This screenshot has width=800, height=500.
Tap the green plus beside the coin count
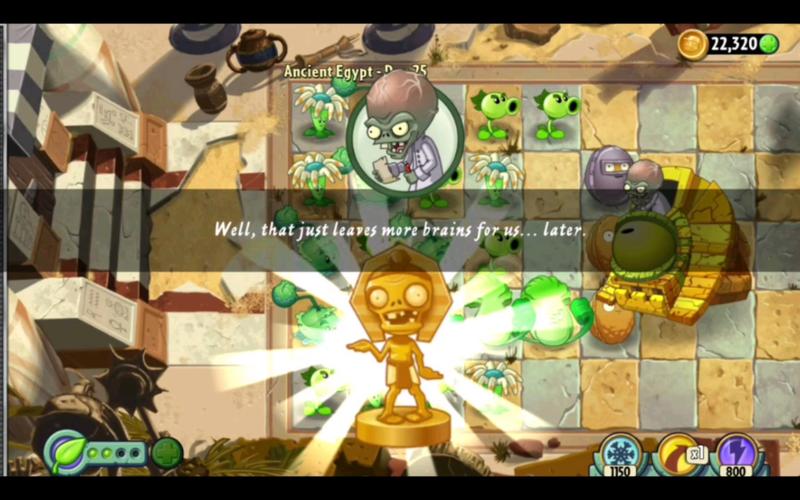click(x=769, y=44)
